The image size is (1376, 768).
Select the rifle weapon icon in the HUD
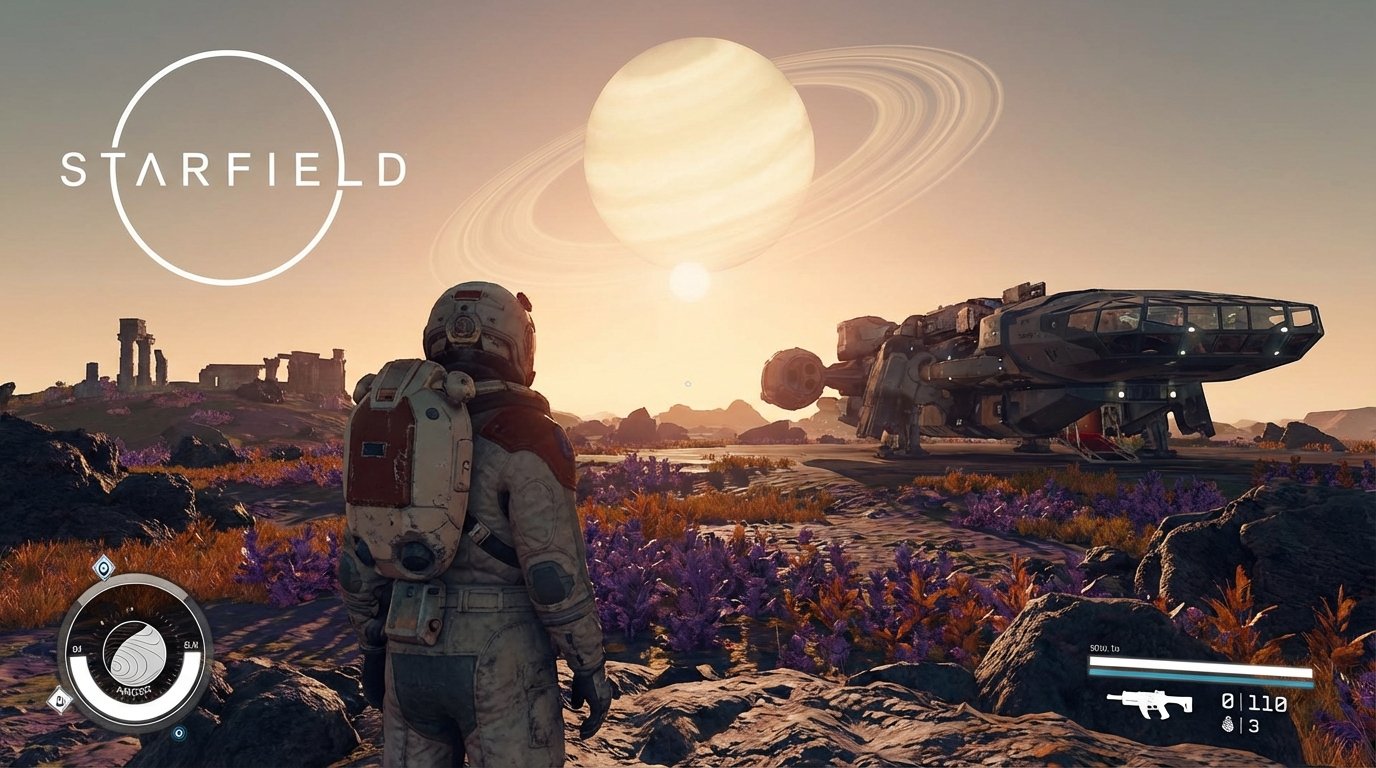tap(1151, 703)
